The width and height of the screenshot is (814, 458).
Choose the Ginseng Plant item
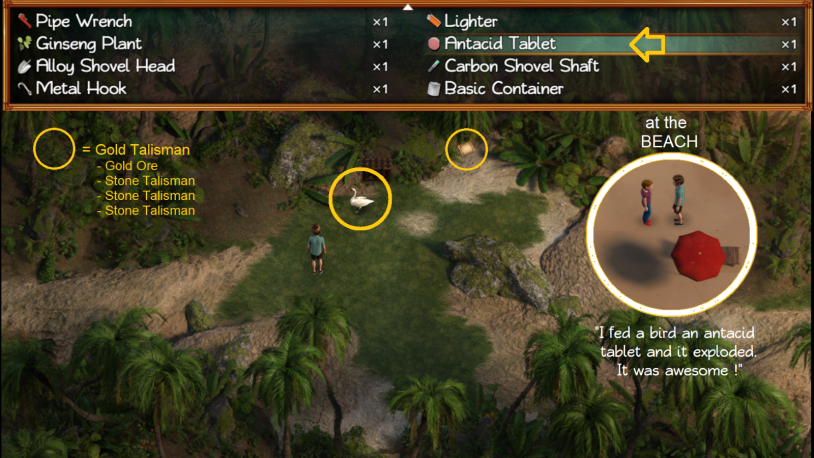(89, 44)
